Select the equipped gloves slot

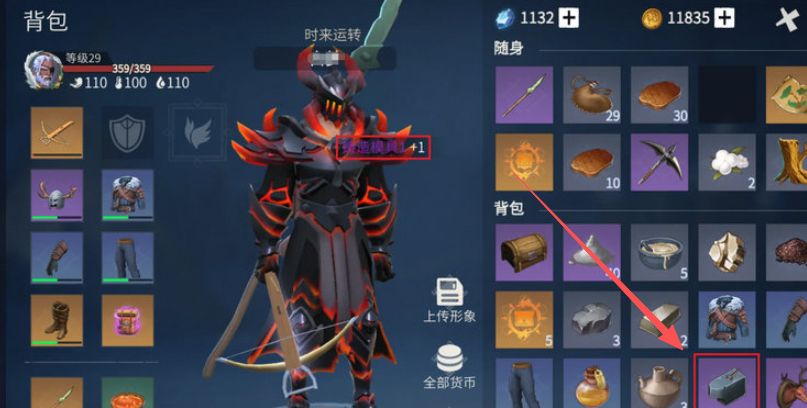point(56,257)
